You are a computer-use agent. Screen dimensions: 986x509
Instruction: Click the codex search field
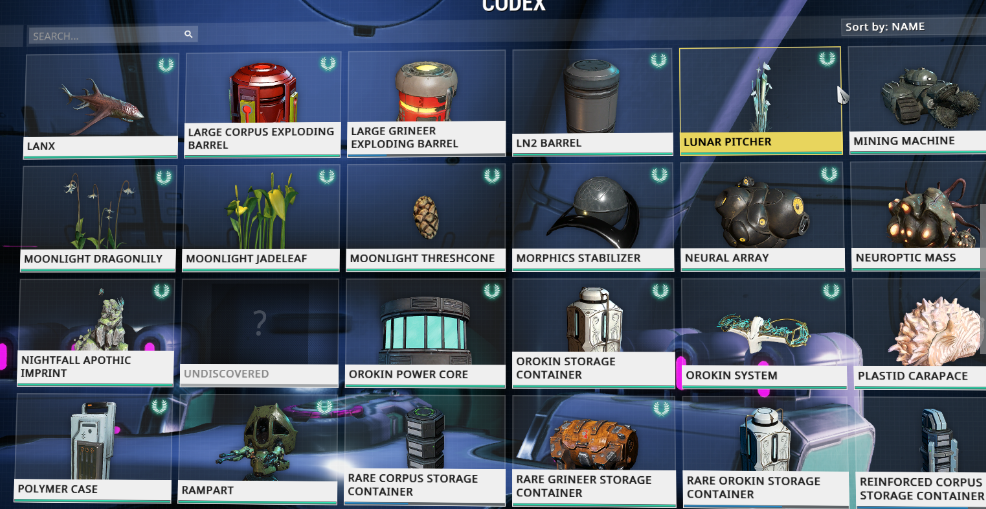pyautogui.click(x=110, y=36)
